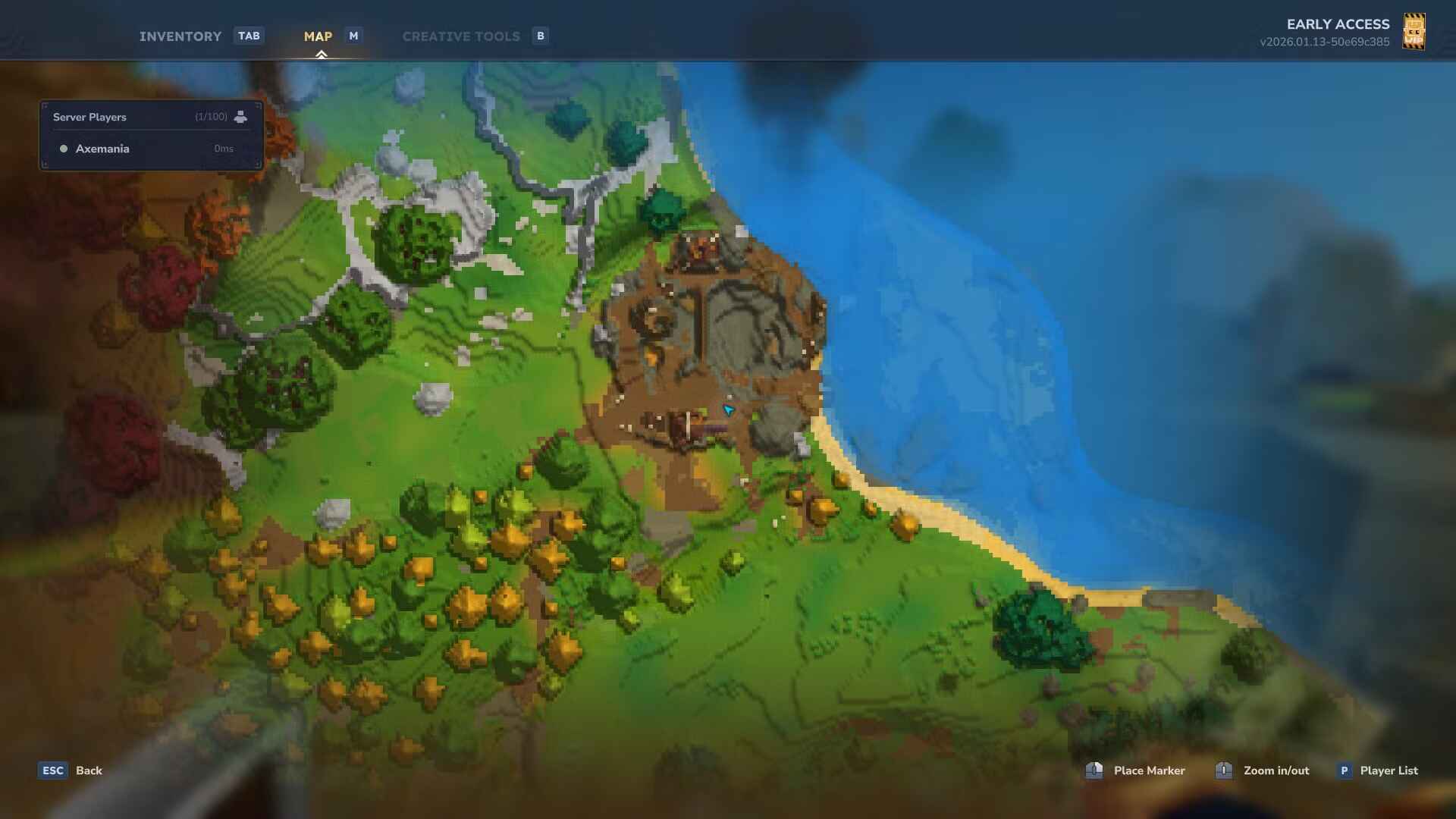Click the players icon on Server Players panel

point(240,117)
